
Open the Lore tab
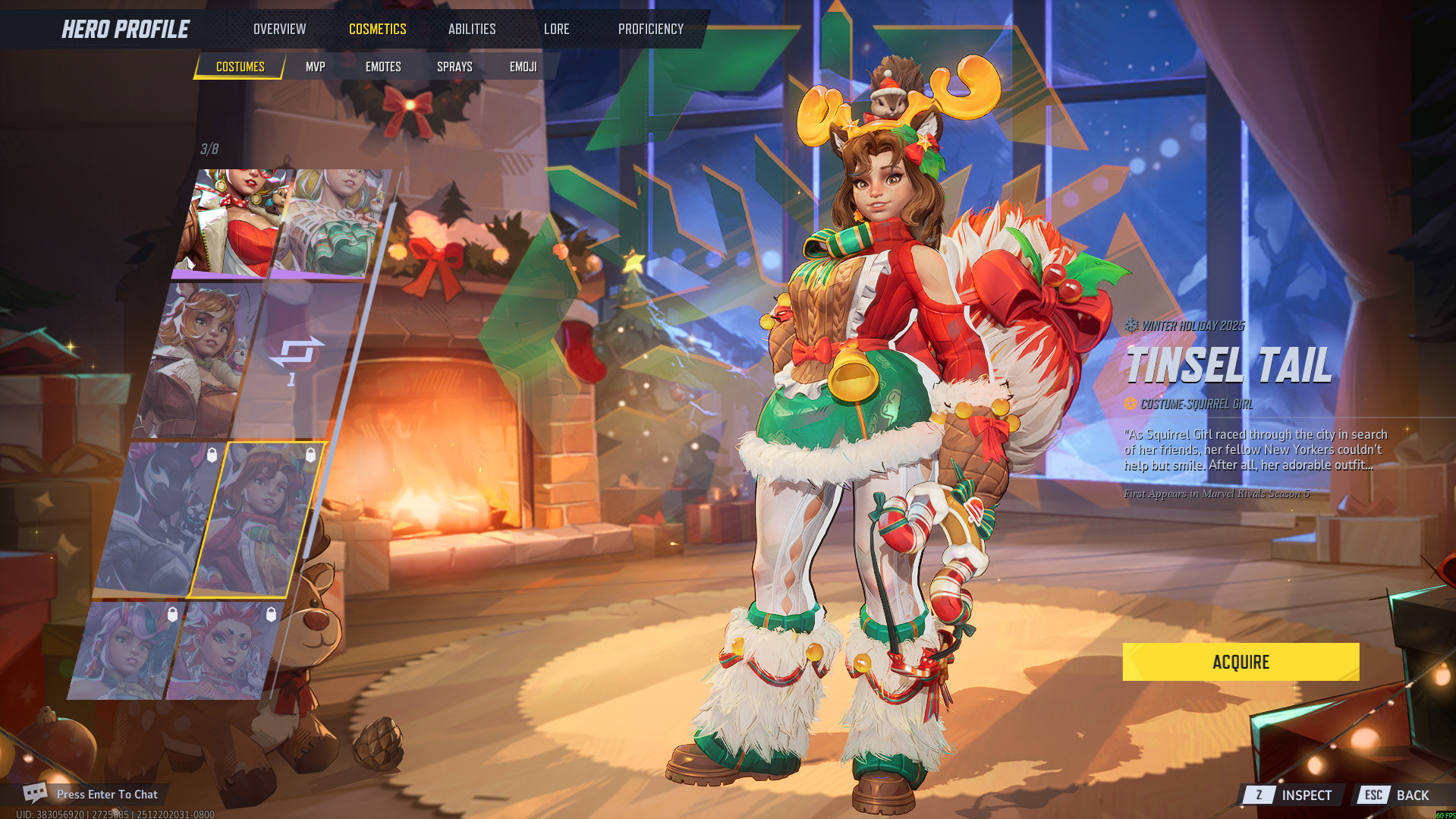556,29
